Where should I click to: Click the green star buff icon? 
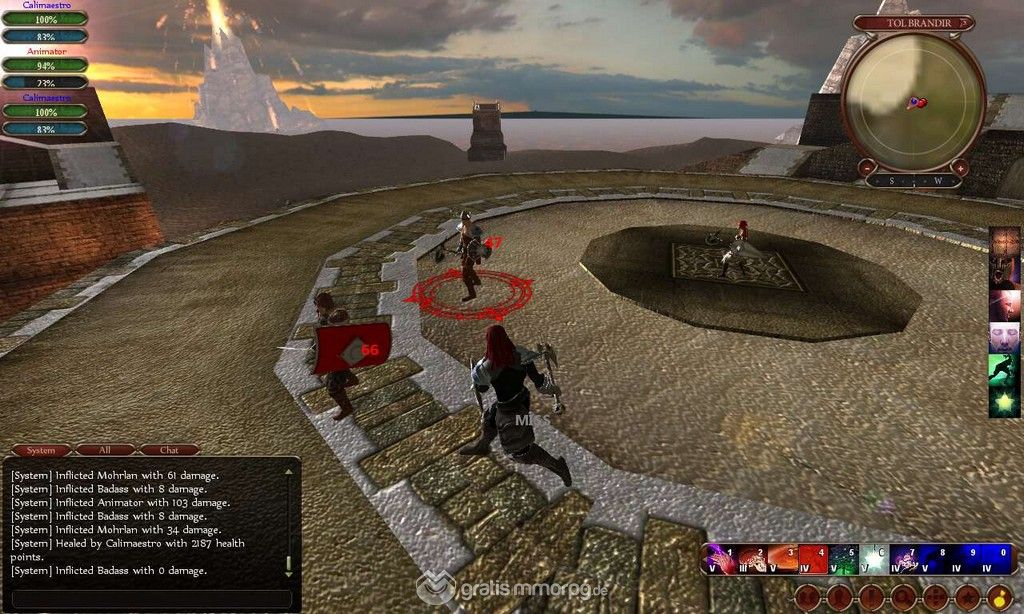pyautogui.click(x=1004, y=401)
